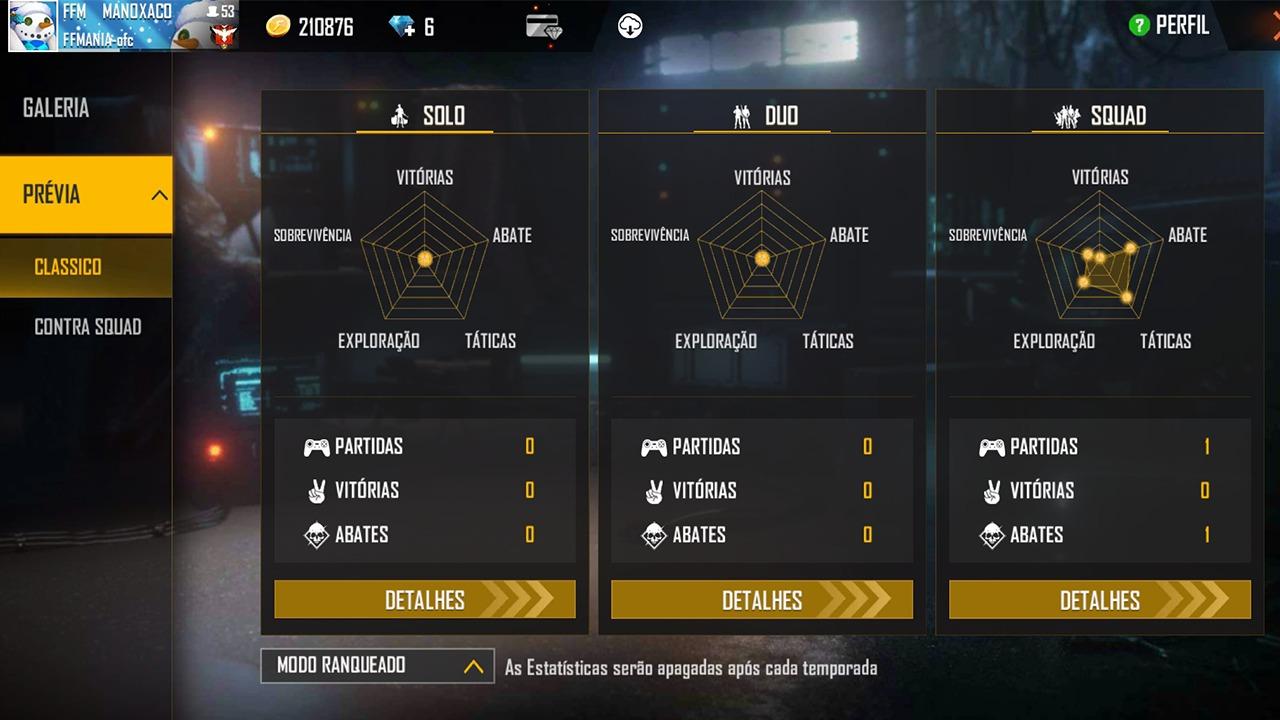Image resolution: width=1280 pixels, height=720 pixels.
Task: Open the Galeria section
Action: (57, 108)
